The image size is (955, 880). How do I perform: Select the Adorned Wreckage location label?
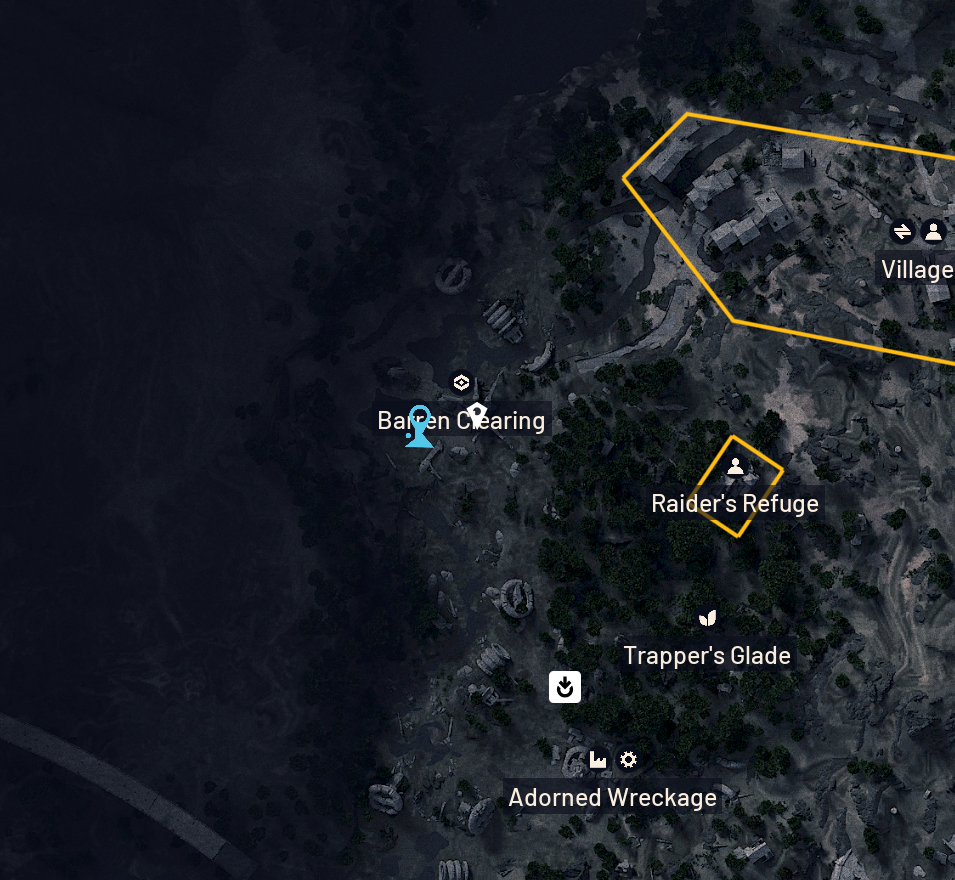point(612,798)
